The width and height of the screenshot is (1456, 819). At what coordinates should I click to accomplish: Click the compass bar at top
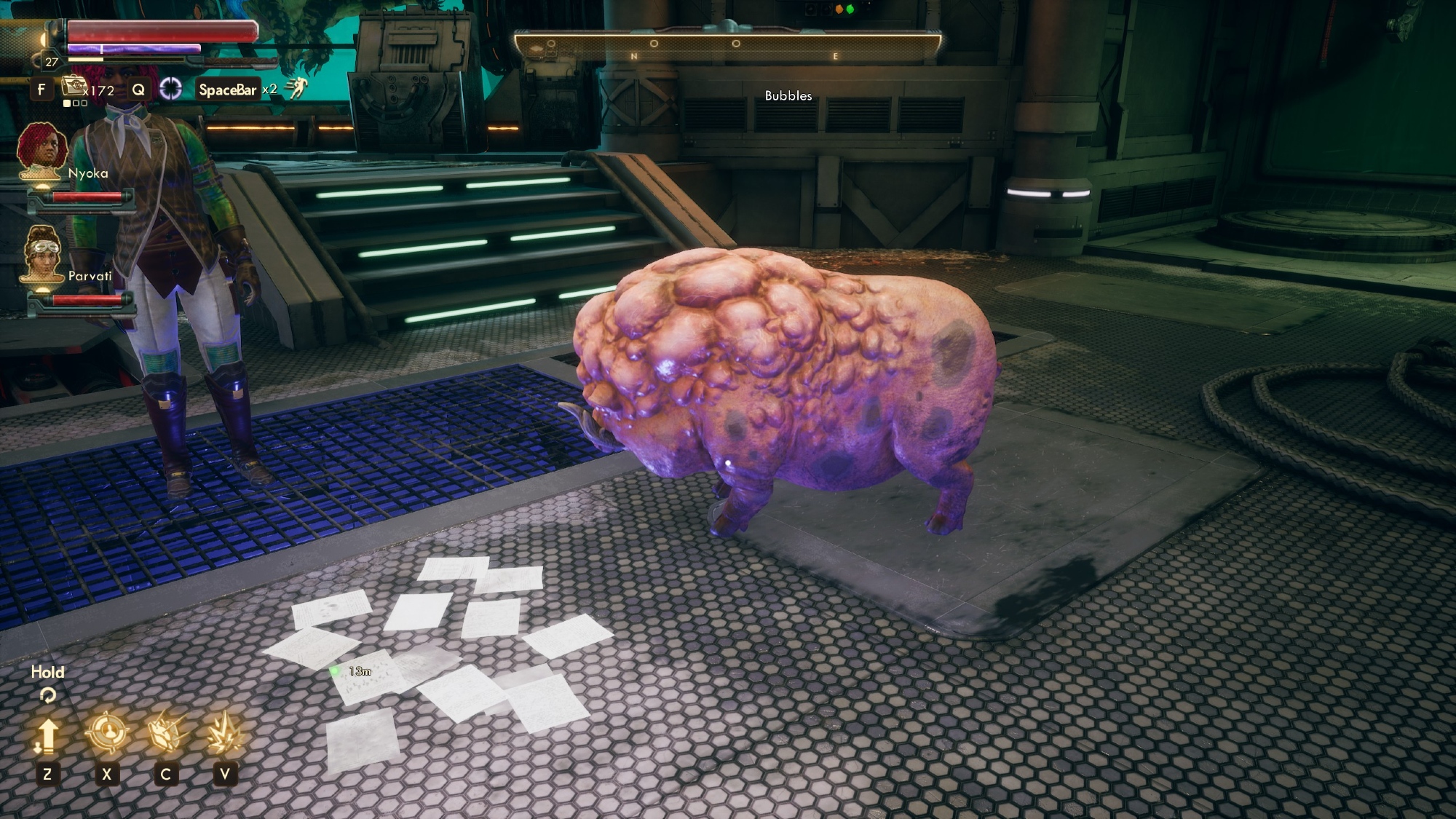coord(727,47)
